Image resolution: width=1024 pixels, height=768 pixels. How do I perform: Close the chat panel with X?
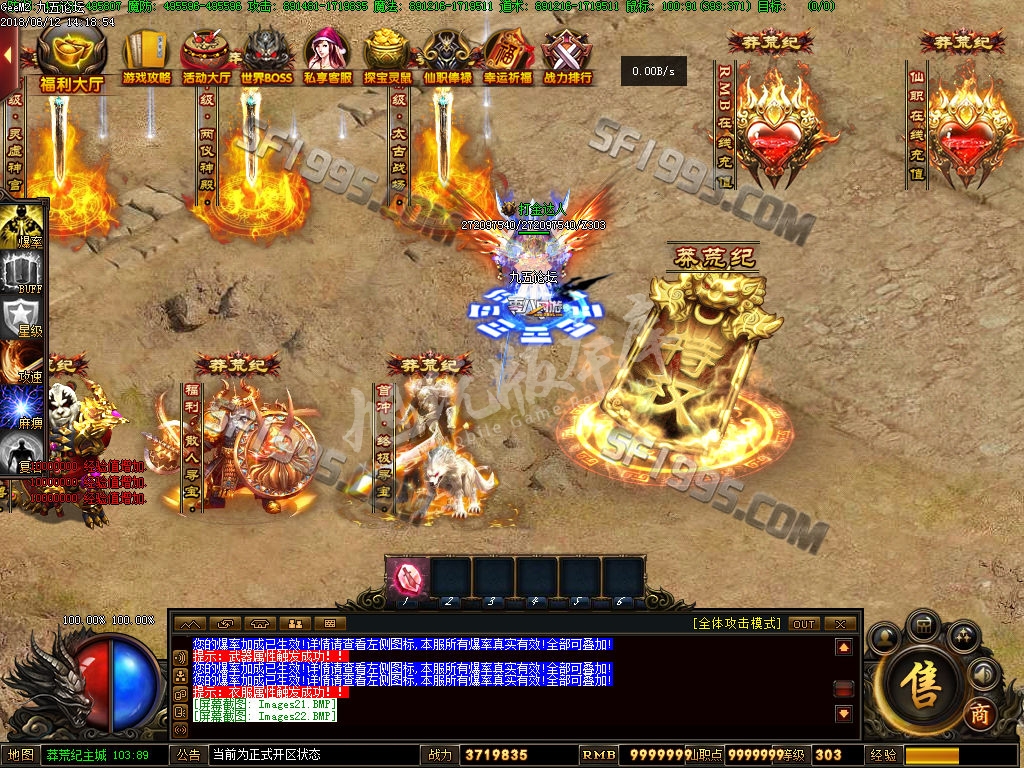[x=841, y=624]
